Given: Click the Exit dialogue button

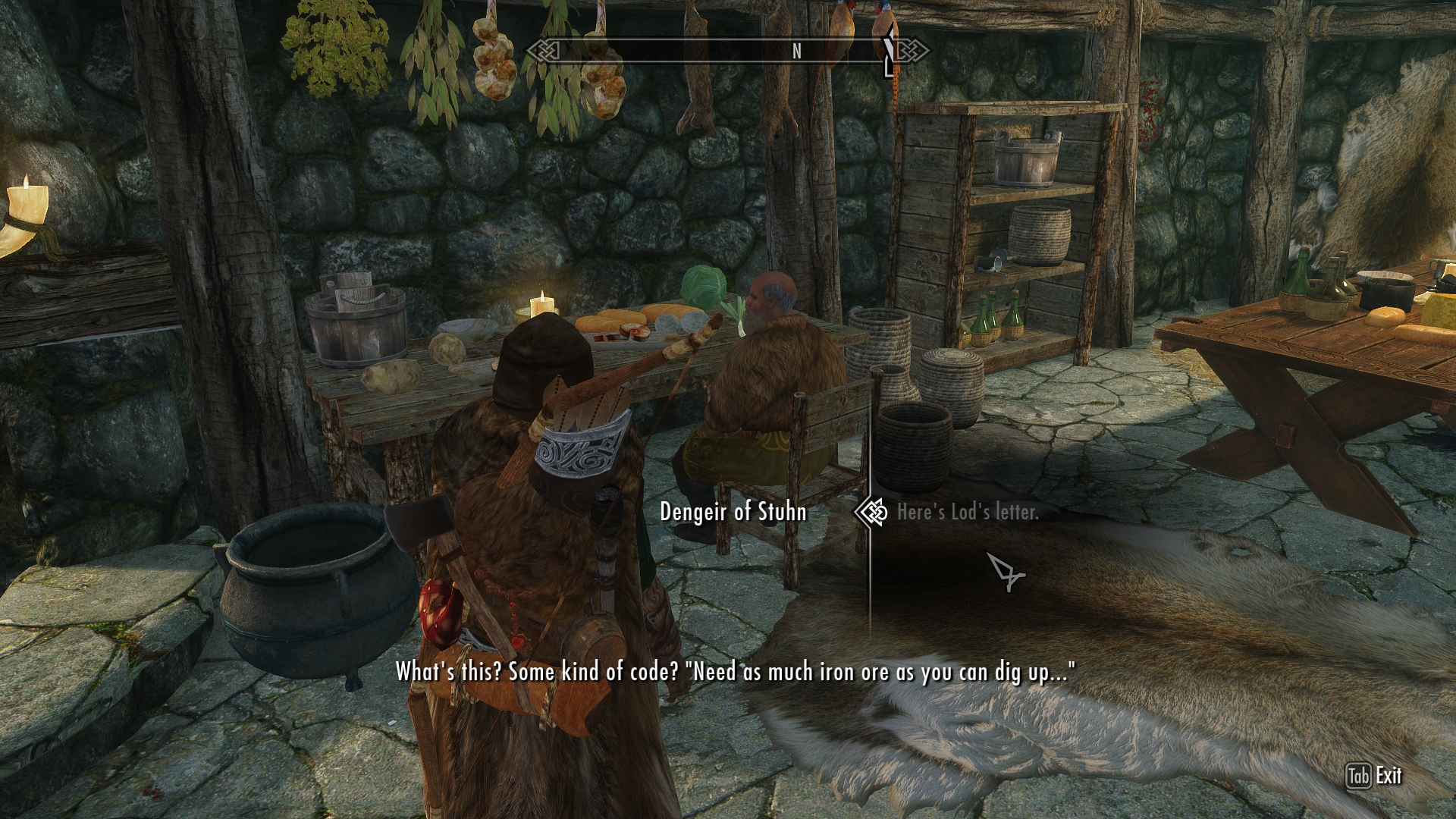Looking at the screenshot, I should pyautogui.click(x=1374, y=776).
